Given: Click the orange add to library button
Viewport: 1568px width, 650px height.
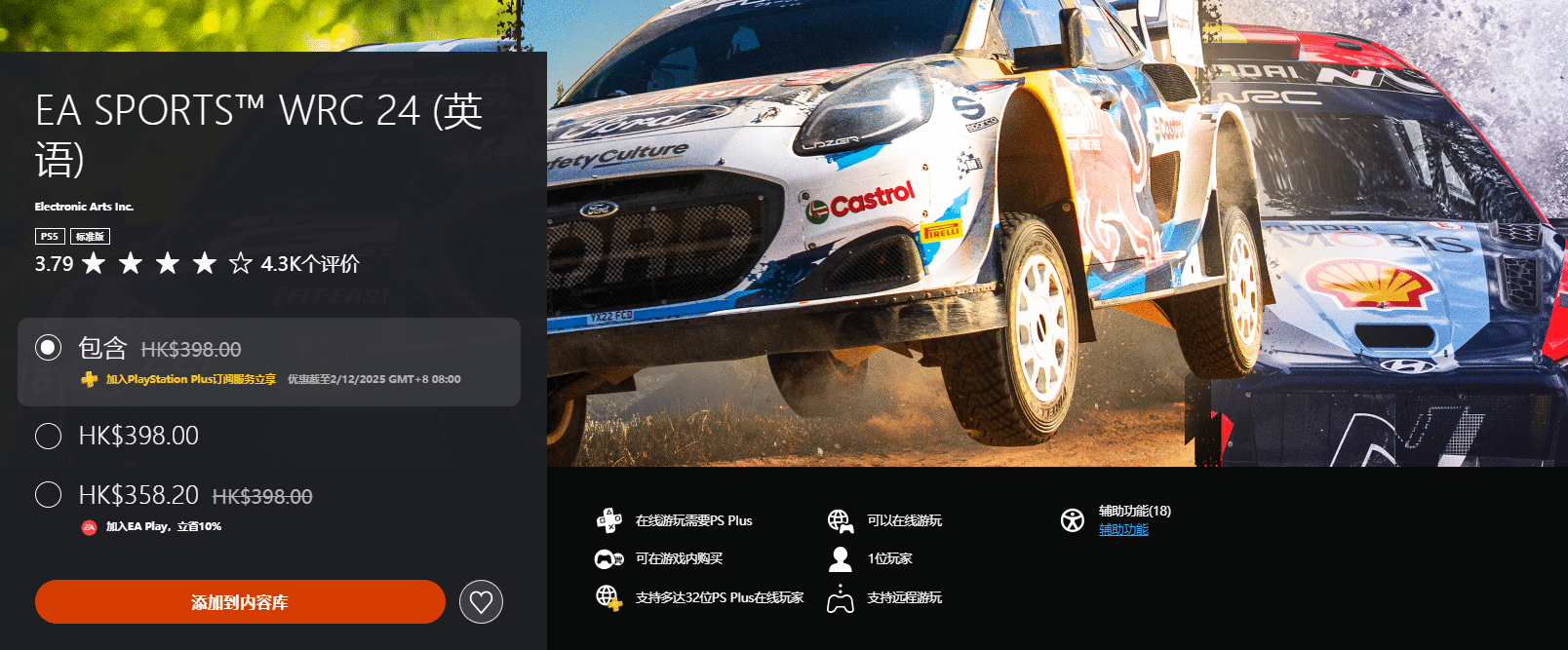Looking at the screenshot, I should pyautogui.click(x=240, y=602).
